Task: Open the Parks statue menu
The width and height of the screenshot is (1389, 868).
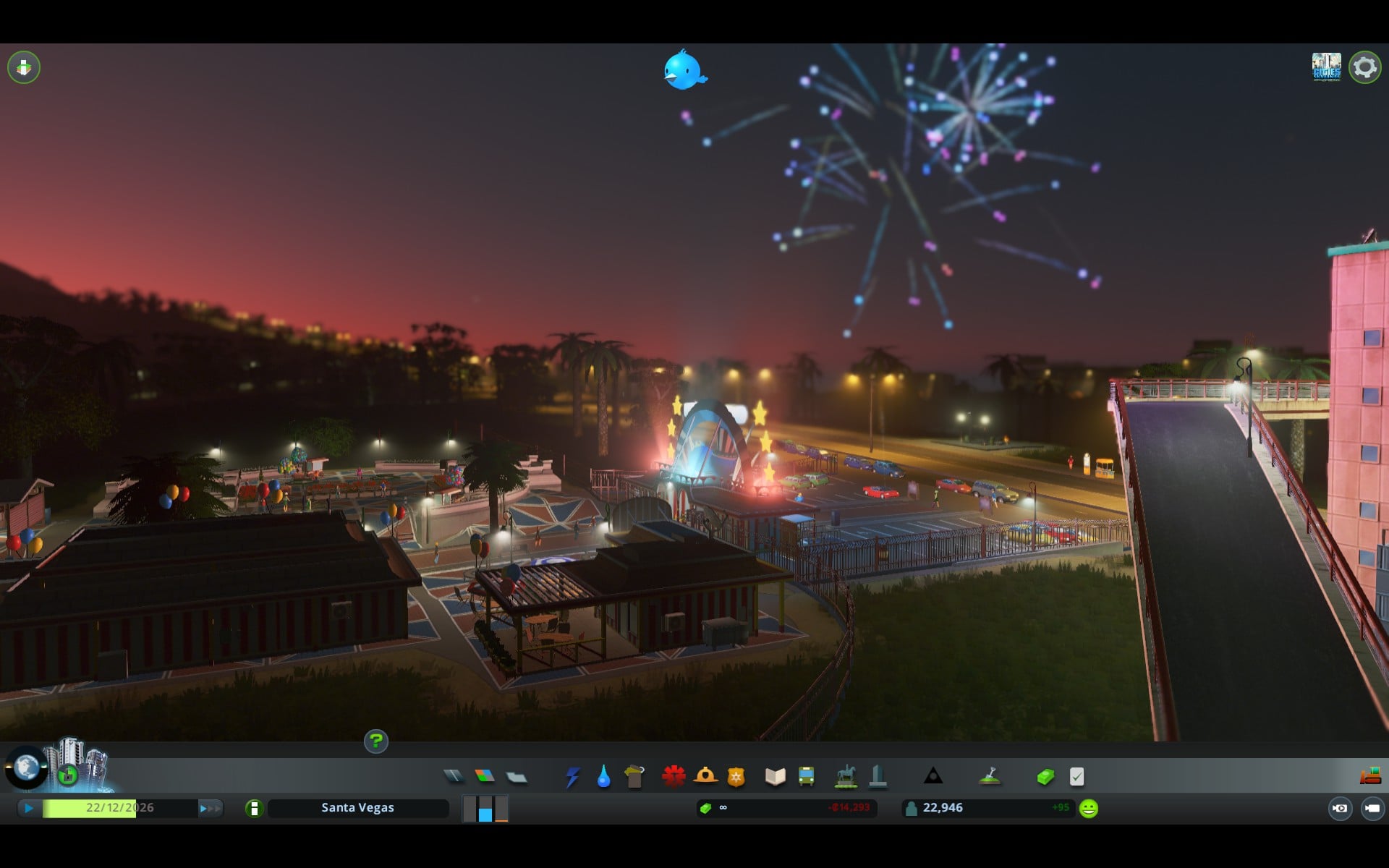Action: click(846, 777)
